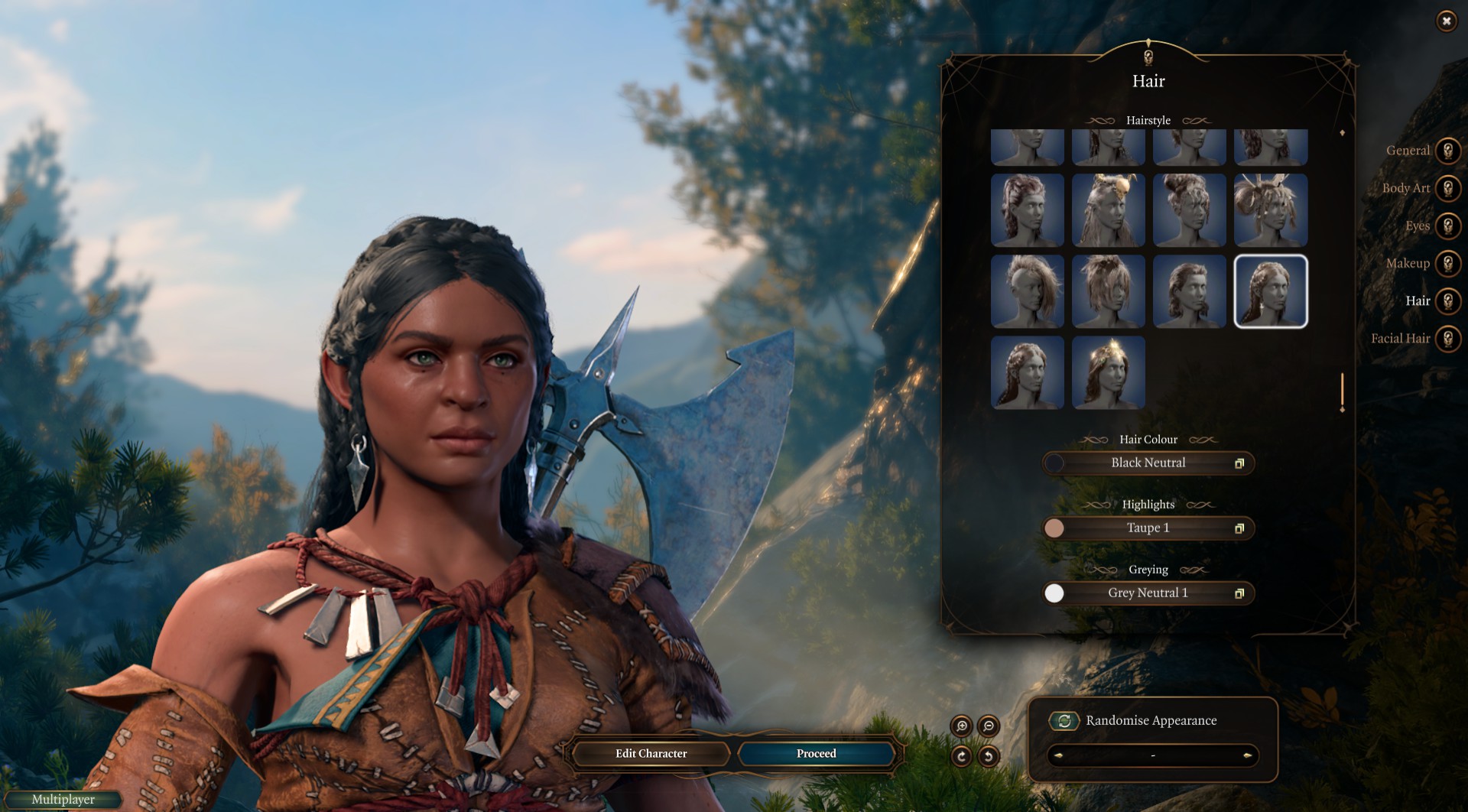This screenshot has height=812, width=1468.
Task: Cycle the preset selector with the left arrow
Action: pos(1060,754)
